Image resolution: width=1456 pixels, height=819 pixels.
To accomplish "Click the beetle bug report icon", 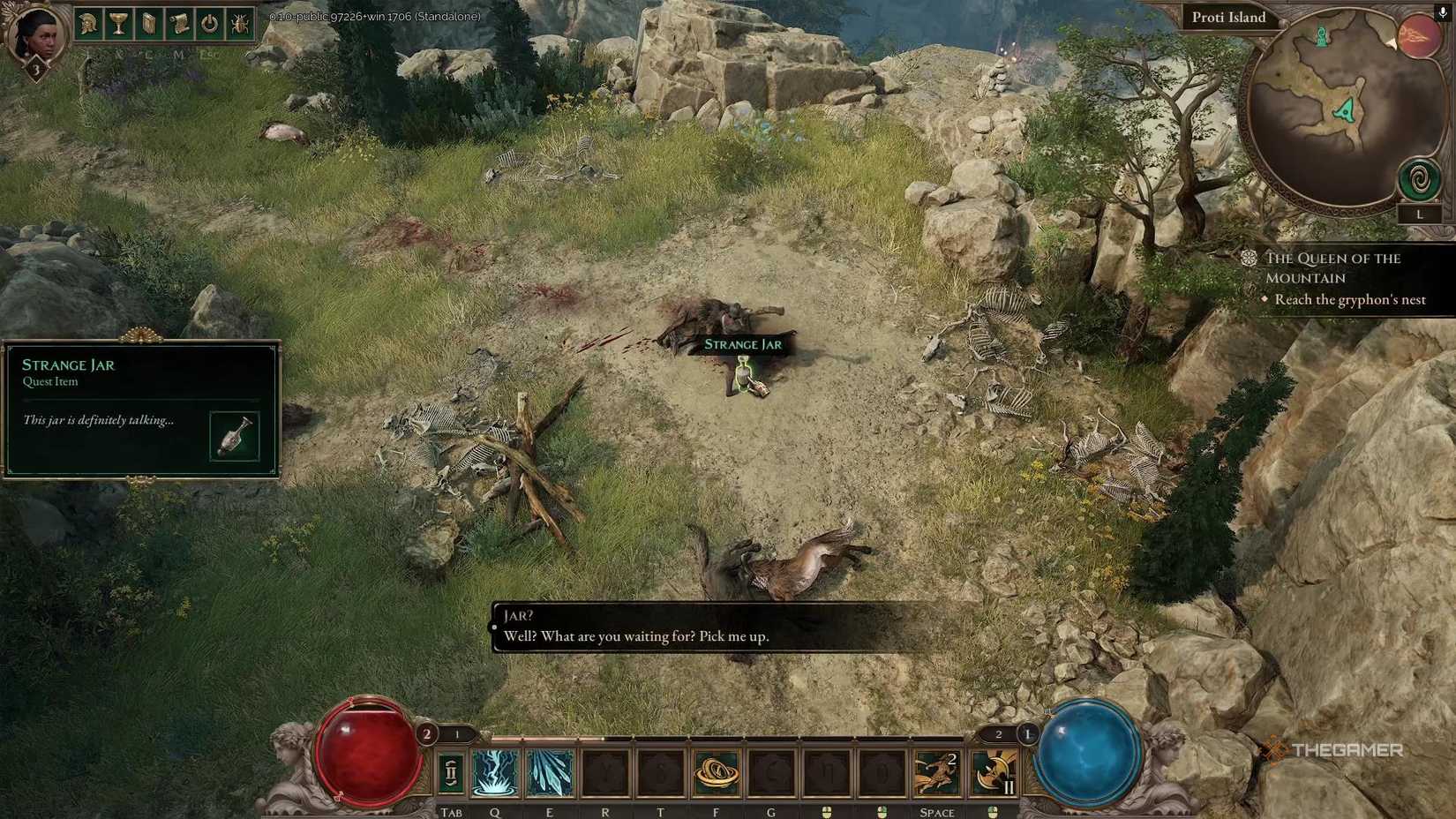I will [x=240, y=24].
